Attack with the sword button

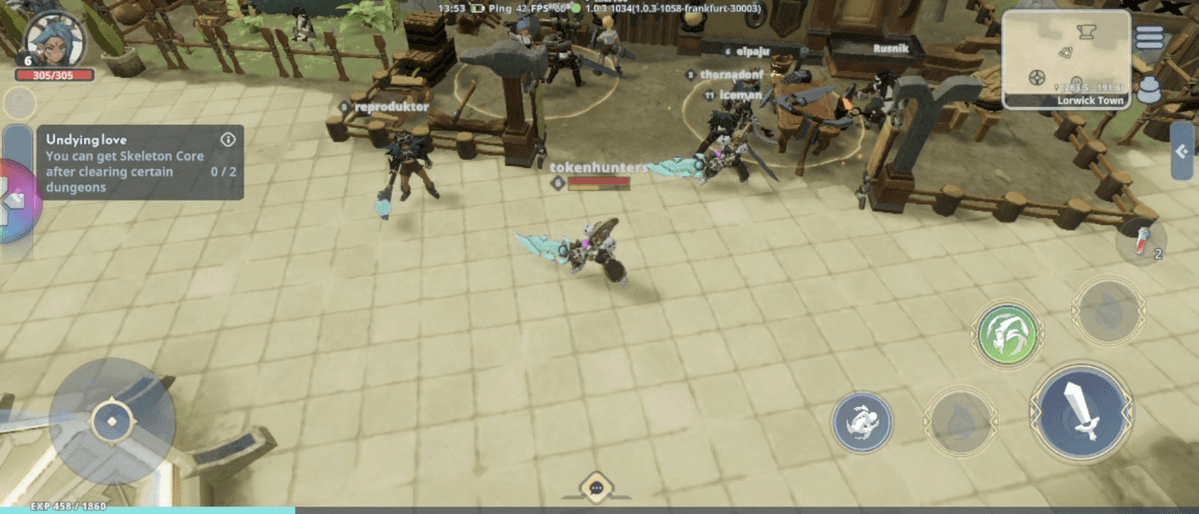pyautogui.click(x=1082, y=411)
